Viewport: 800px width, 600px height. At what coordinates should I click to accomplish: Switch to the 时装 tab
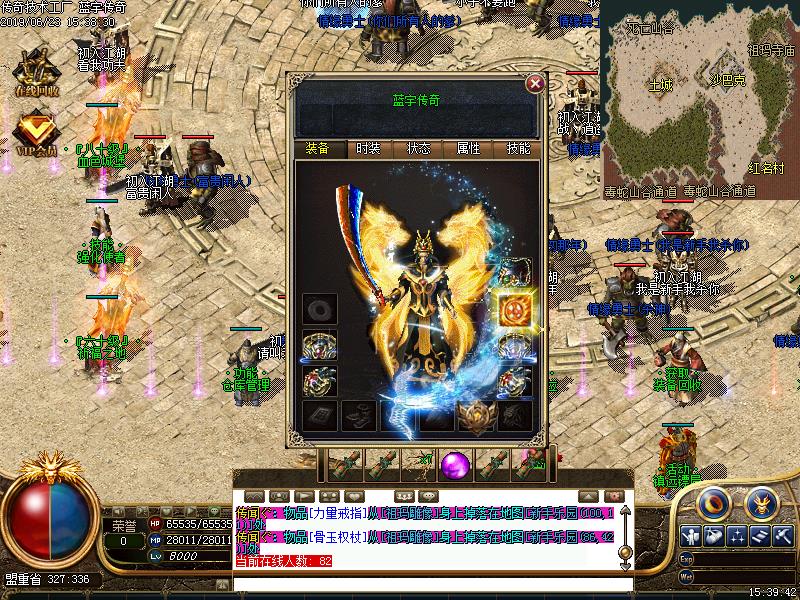pyautogui.click(x=368, y=149)
